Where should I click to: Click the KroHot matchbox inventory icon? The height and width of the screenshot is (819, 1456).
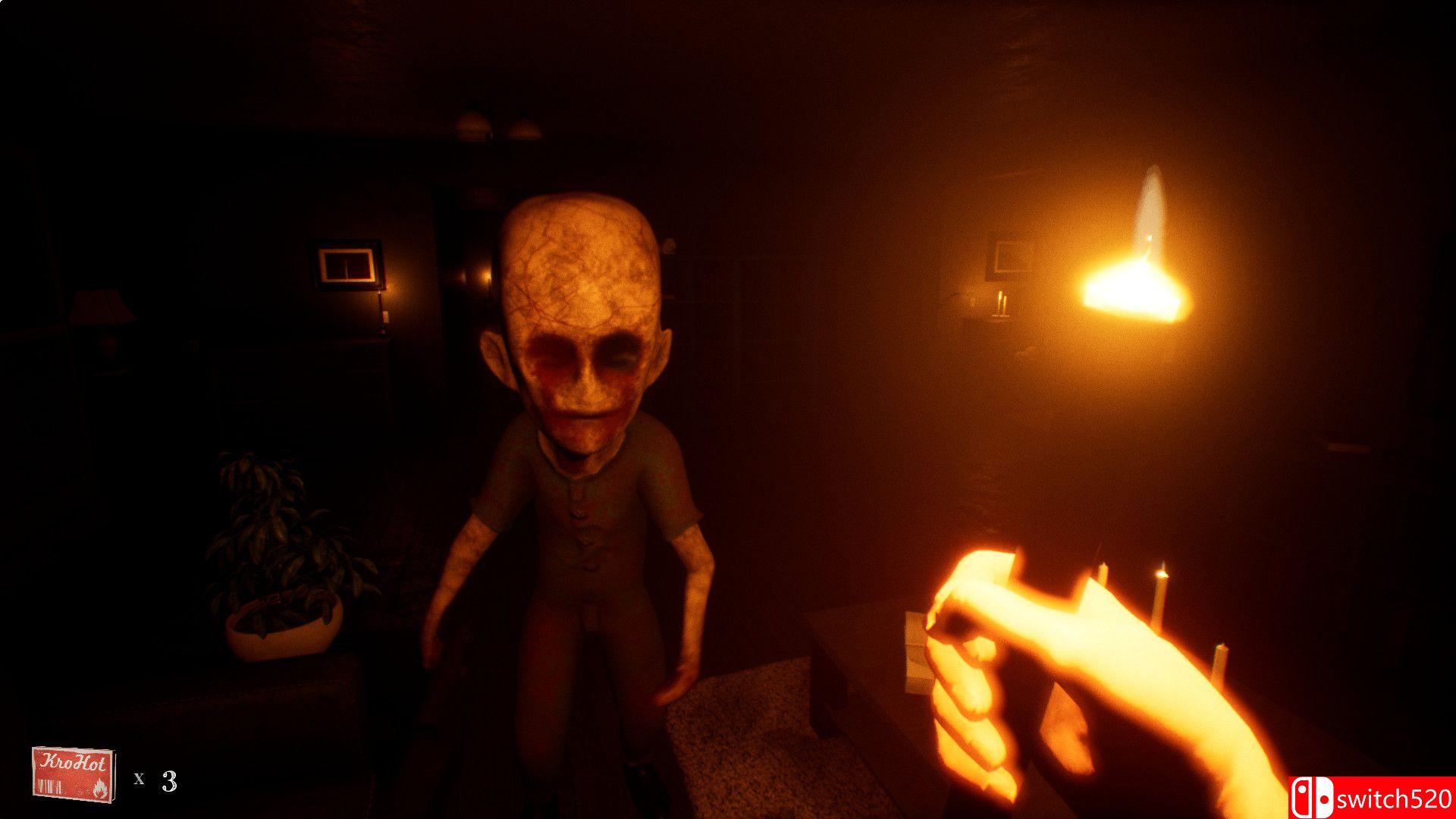tap(74, 773)
